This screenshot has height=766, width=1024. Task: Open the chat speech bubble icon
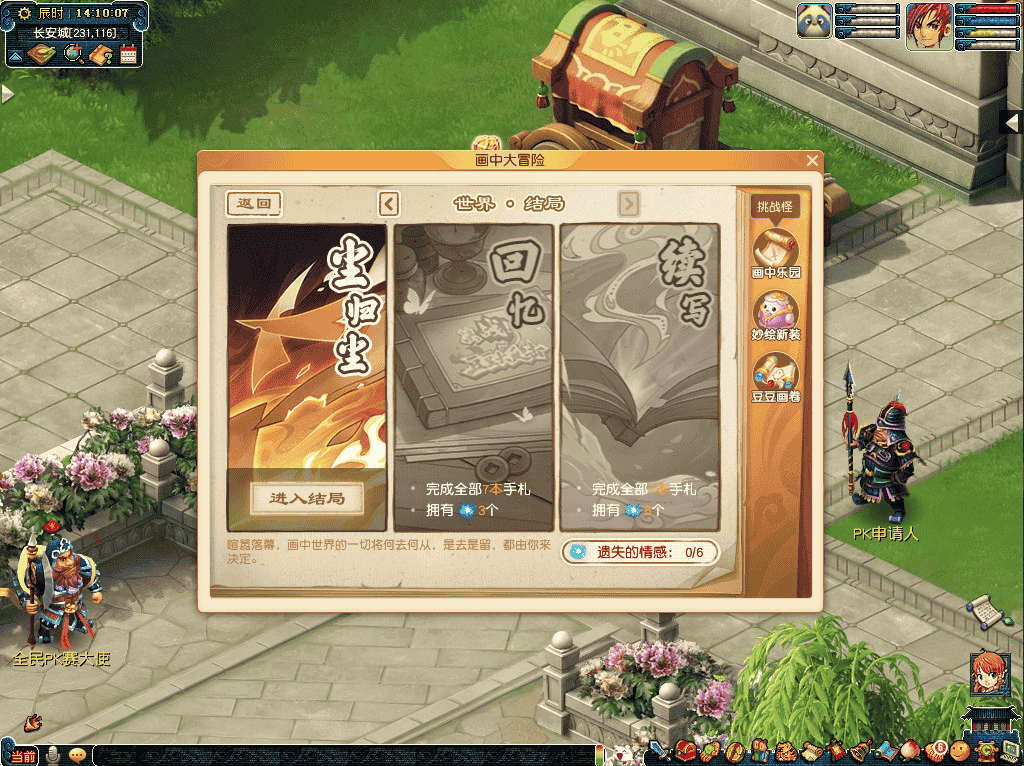pos(77,756)
